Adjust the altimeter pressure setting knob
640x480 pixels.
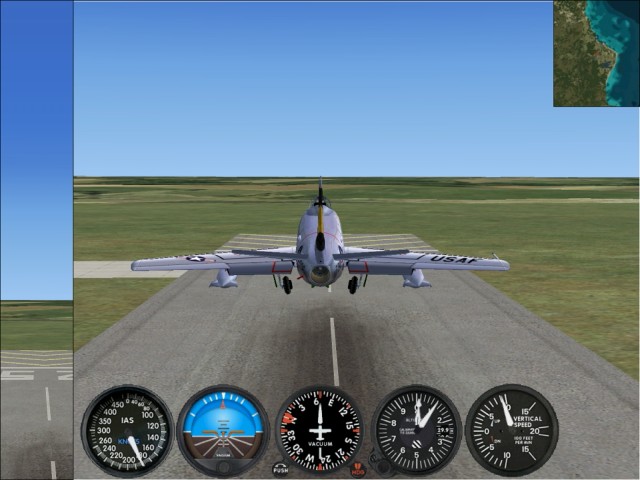[380, 463]
